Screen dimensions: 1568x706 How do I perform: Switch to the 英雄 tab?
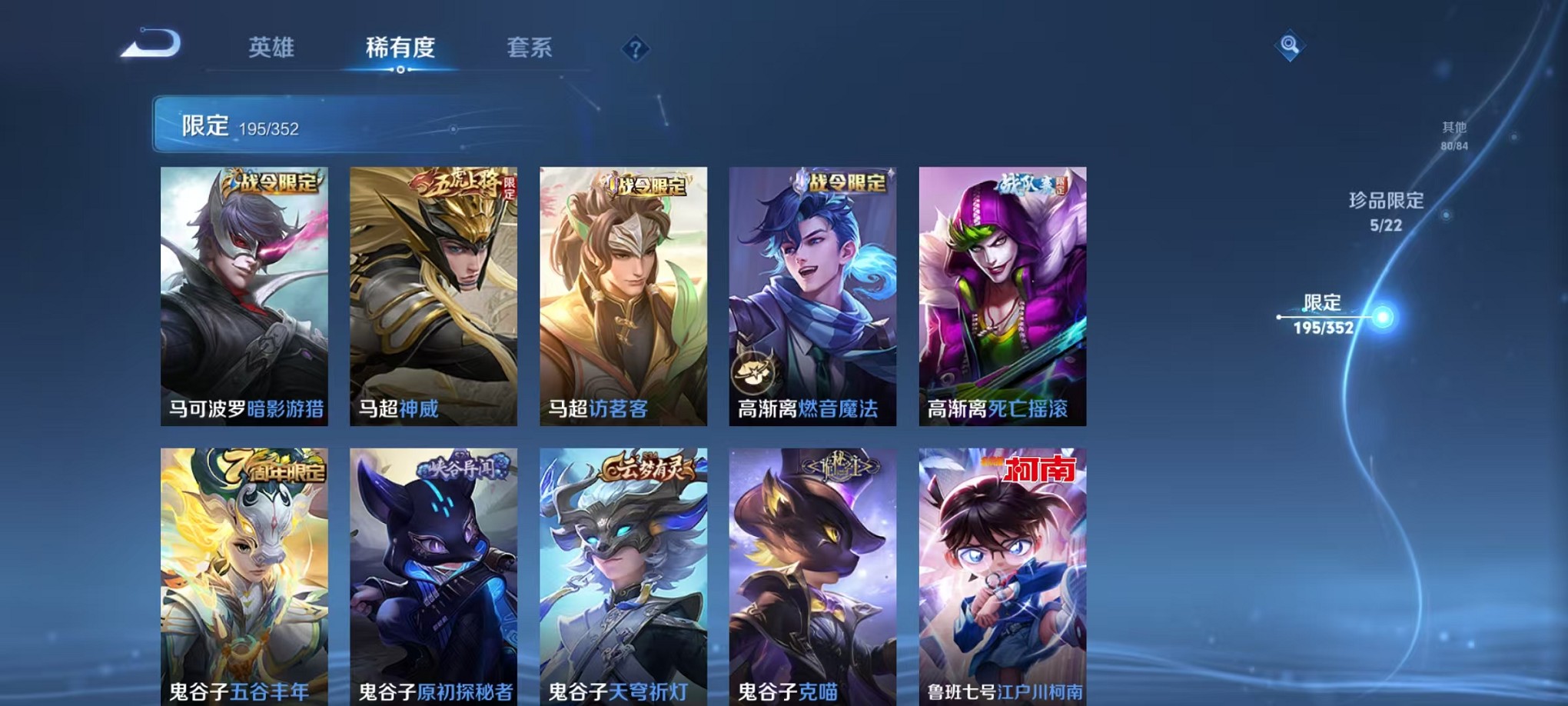274,48
